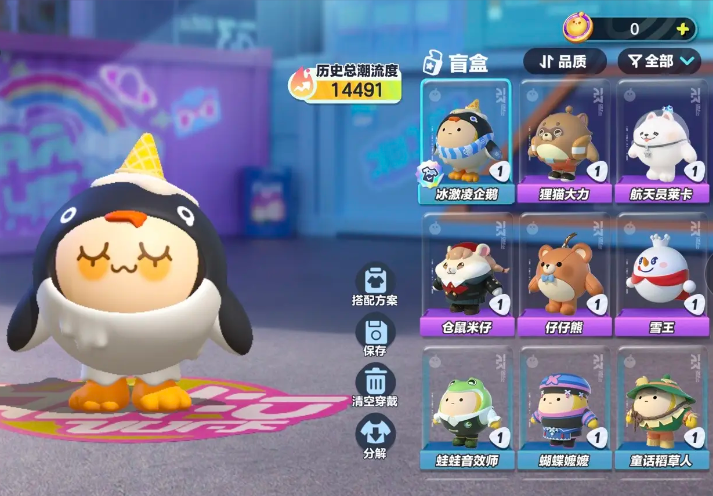This screenshot has height=496, width=713.
Task: Add currency with the yellow plus button
Action: click(x=683, y=29)
